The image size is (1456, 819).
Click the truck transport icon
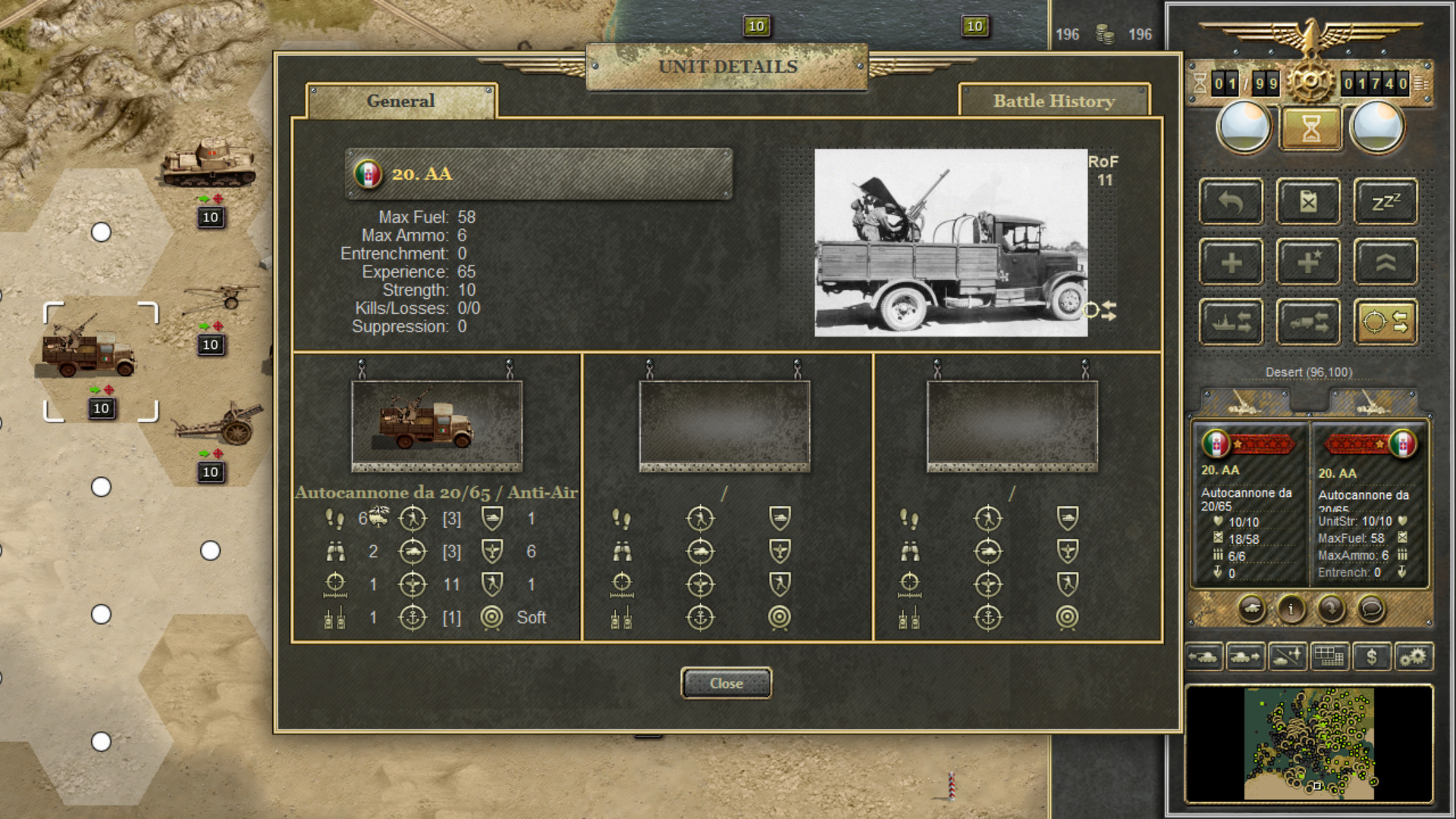(x=1307, y=322)
